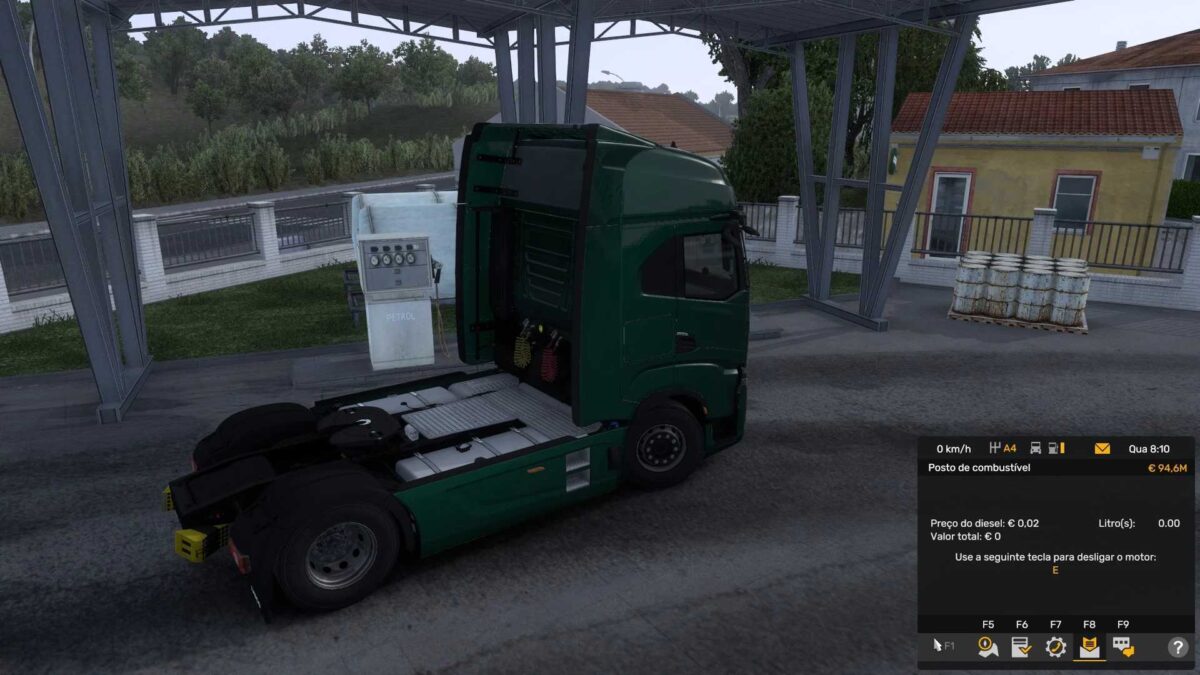Switch to the current job info tab

[1021, 647]
